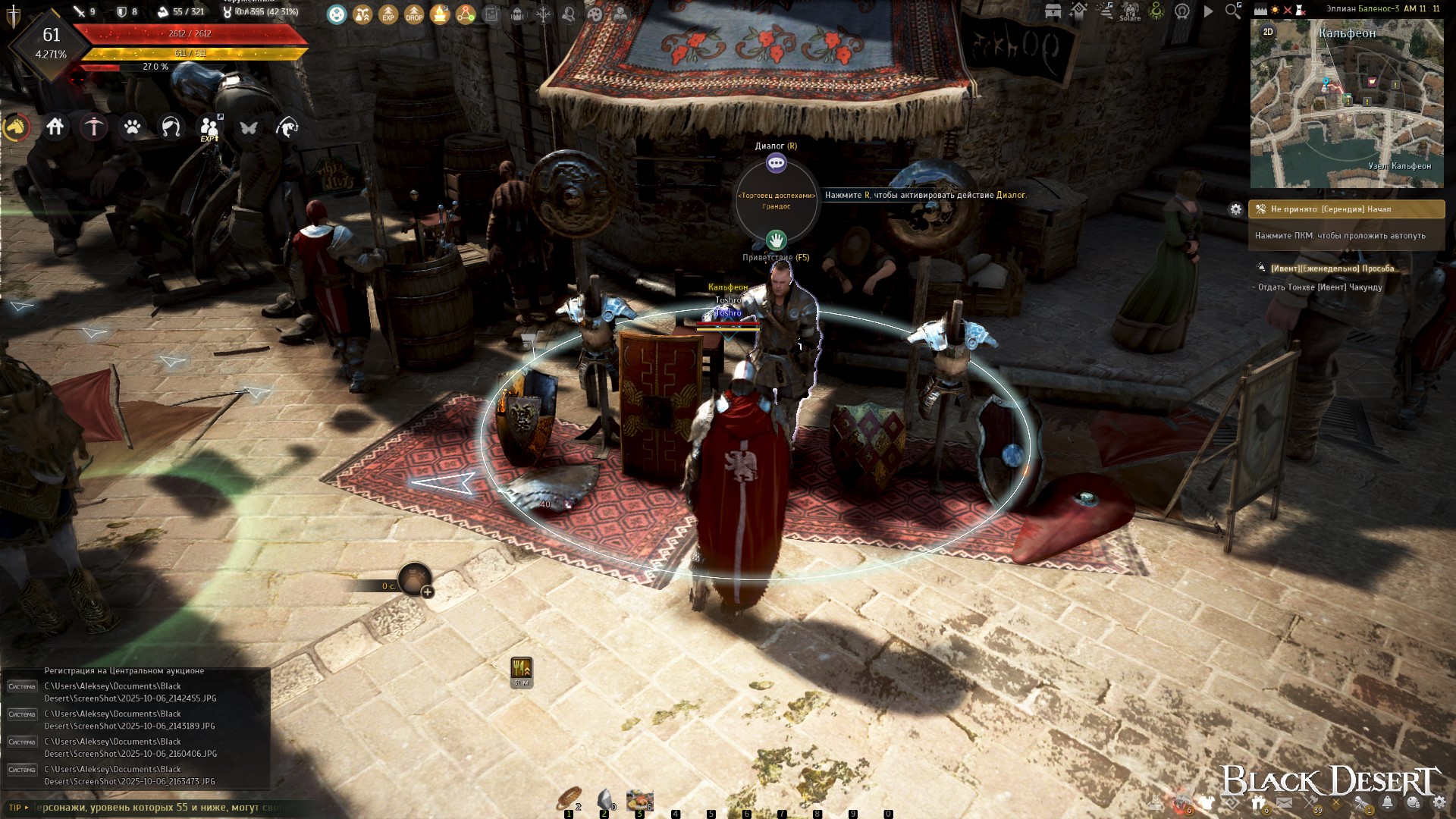Start Диалог with the speech bubble button
This screenshot has width=1456, height=819.
(x=776, y=163)
